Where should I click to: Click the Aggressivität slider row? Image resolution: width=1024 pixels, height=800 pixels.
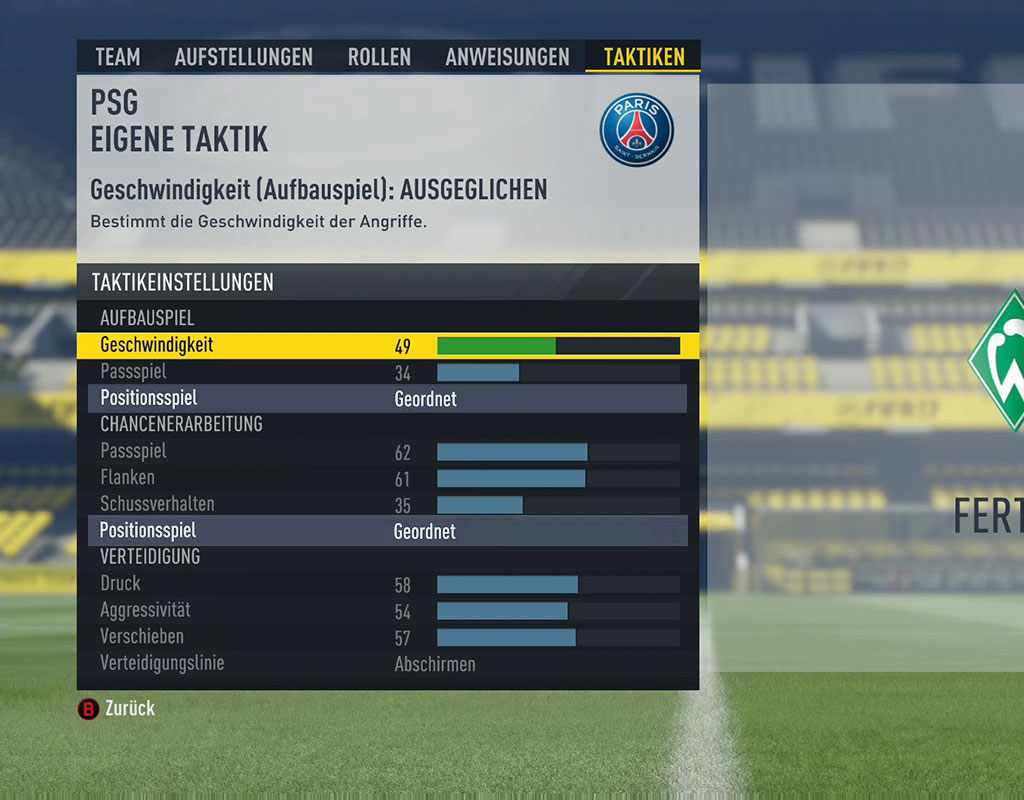click(x=558, y=611)
